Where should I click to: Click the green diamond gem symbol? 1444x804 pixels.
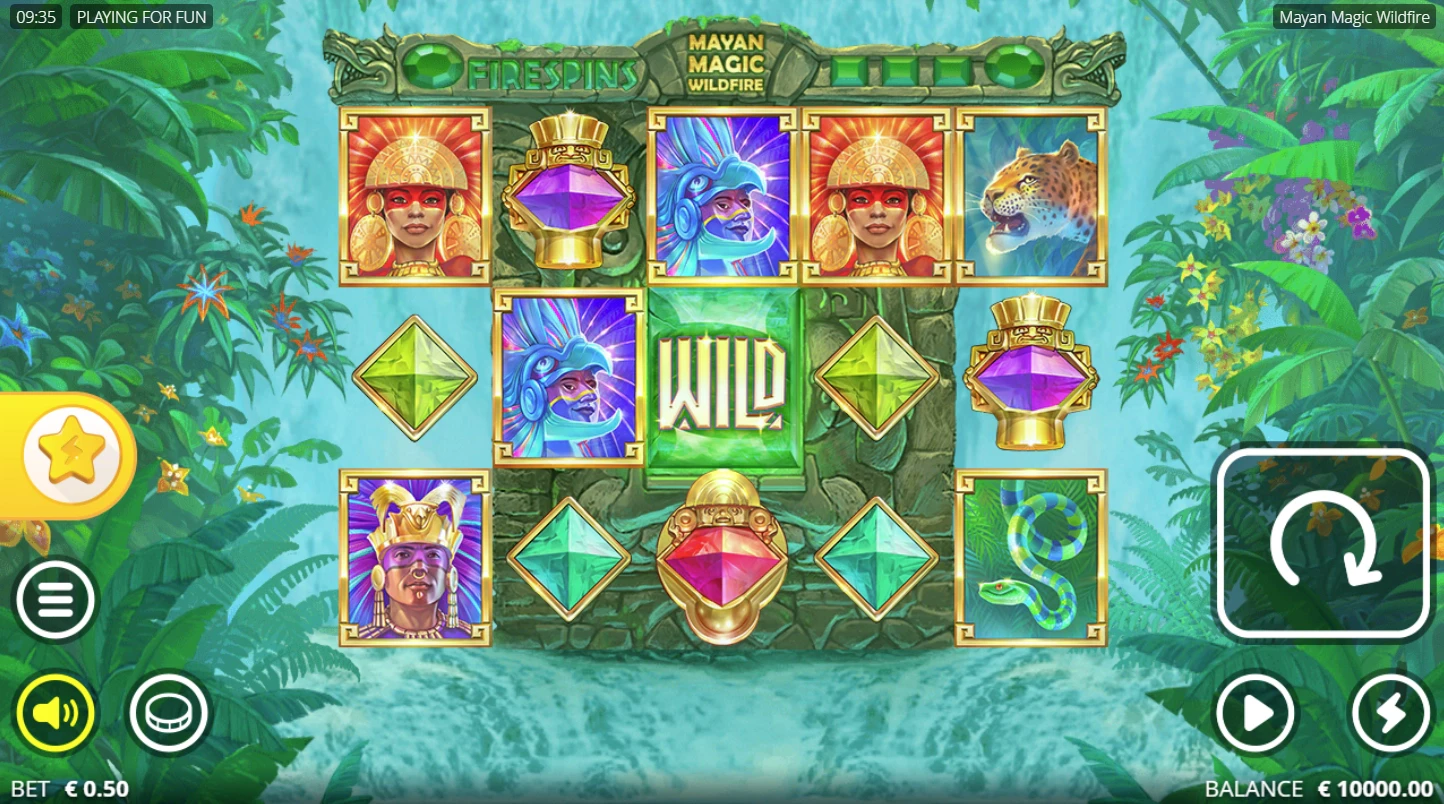pyautogui.click(x=413, y=379)
